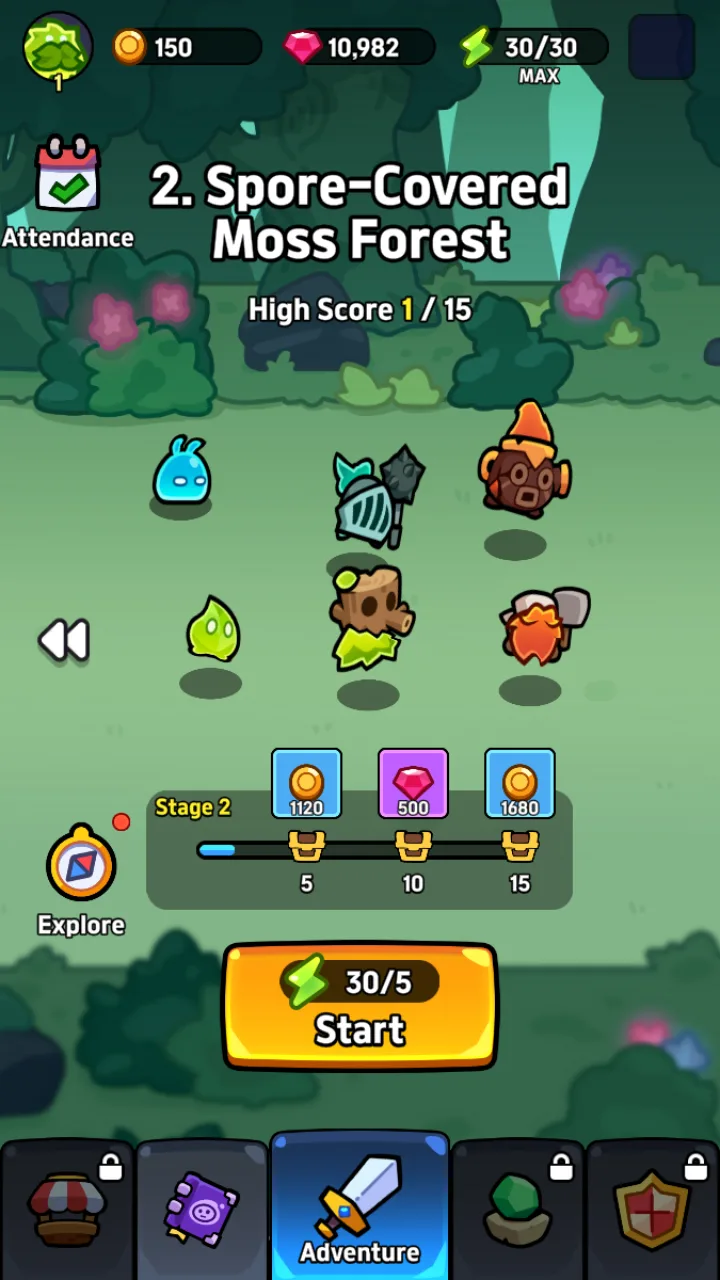Open the dark square button beside energy
The width and height of the screenshot is (720, 1280).
pyautogui.click(x=661, y=47)
